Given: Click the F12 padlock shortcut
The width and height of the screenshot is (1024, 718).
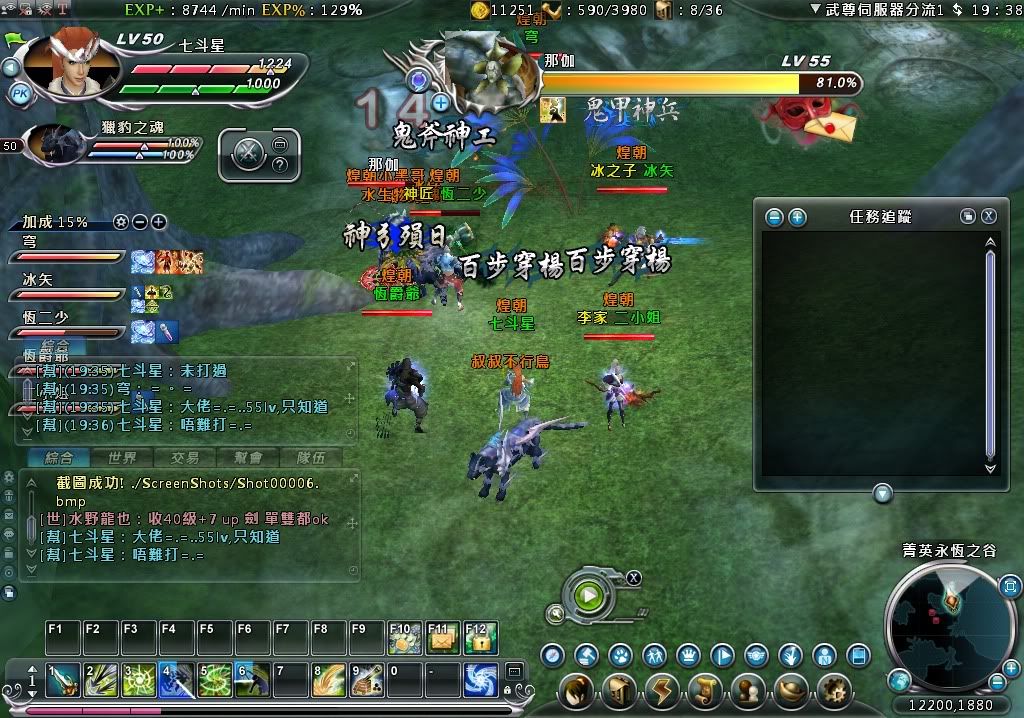Looking at the screenshot, I should tap(480, 638).
